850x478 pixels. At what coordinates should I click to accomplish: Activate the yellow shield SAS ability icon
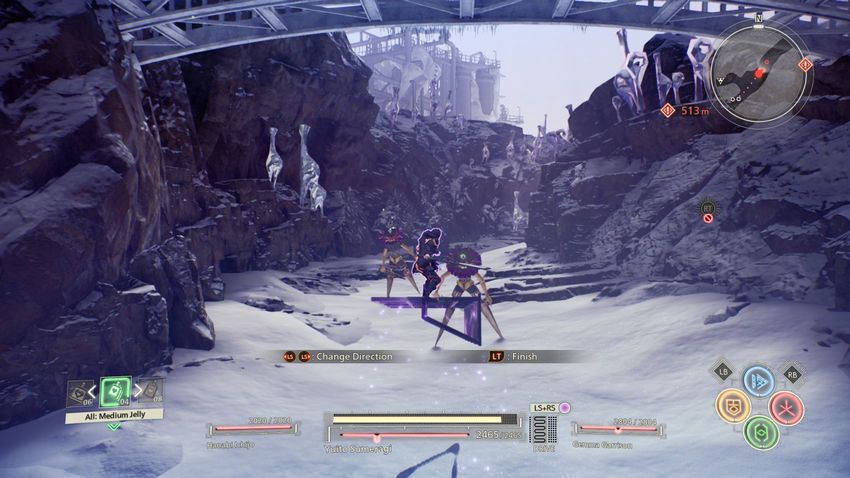click(732, 406)
